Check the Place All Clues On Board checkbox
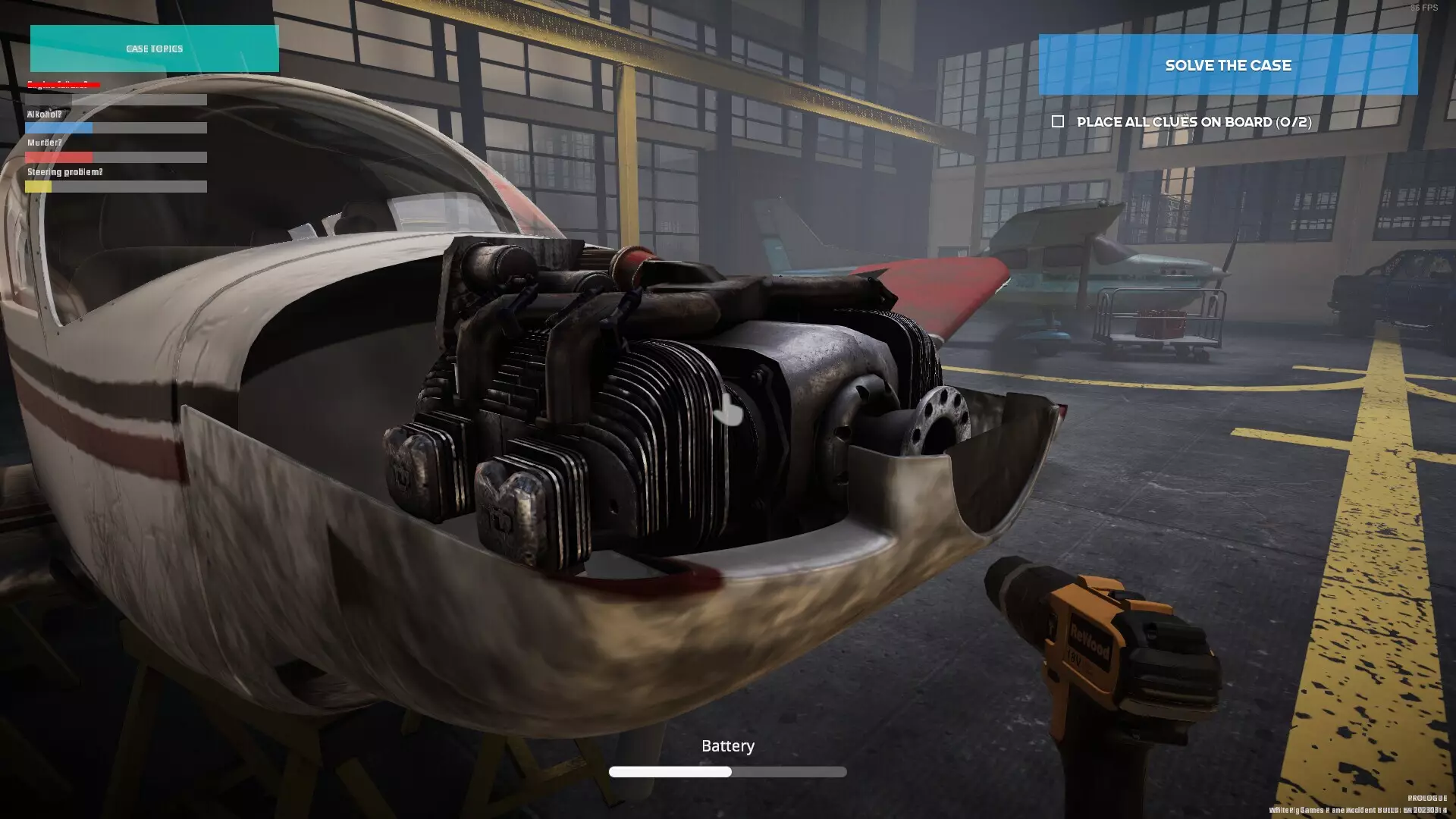 [x=1059, y=121]
